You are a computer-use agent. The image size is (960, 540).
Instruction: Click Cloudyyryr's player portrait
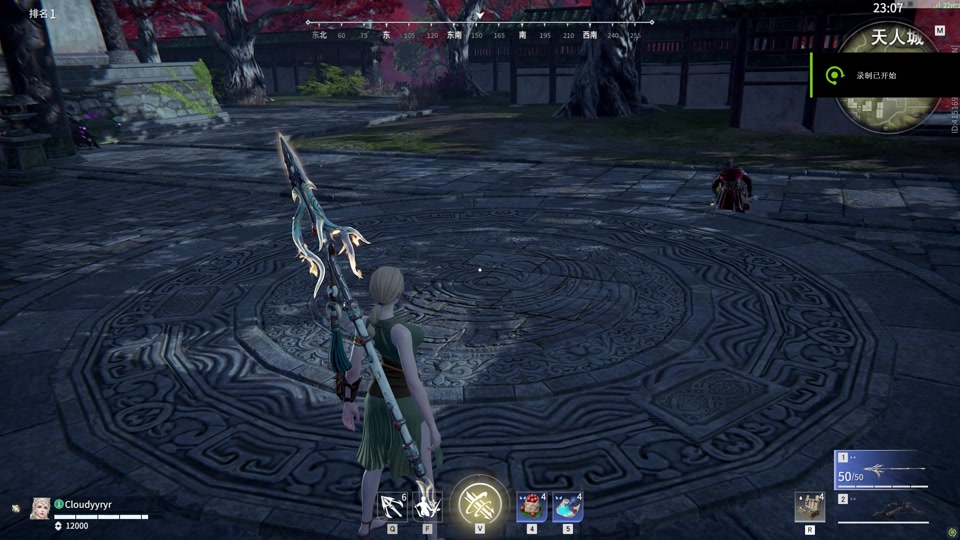coord(41,508)
